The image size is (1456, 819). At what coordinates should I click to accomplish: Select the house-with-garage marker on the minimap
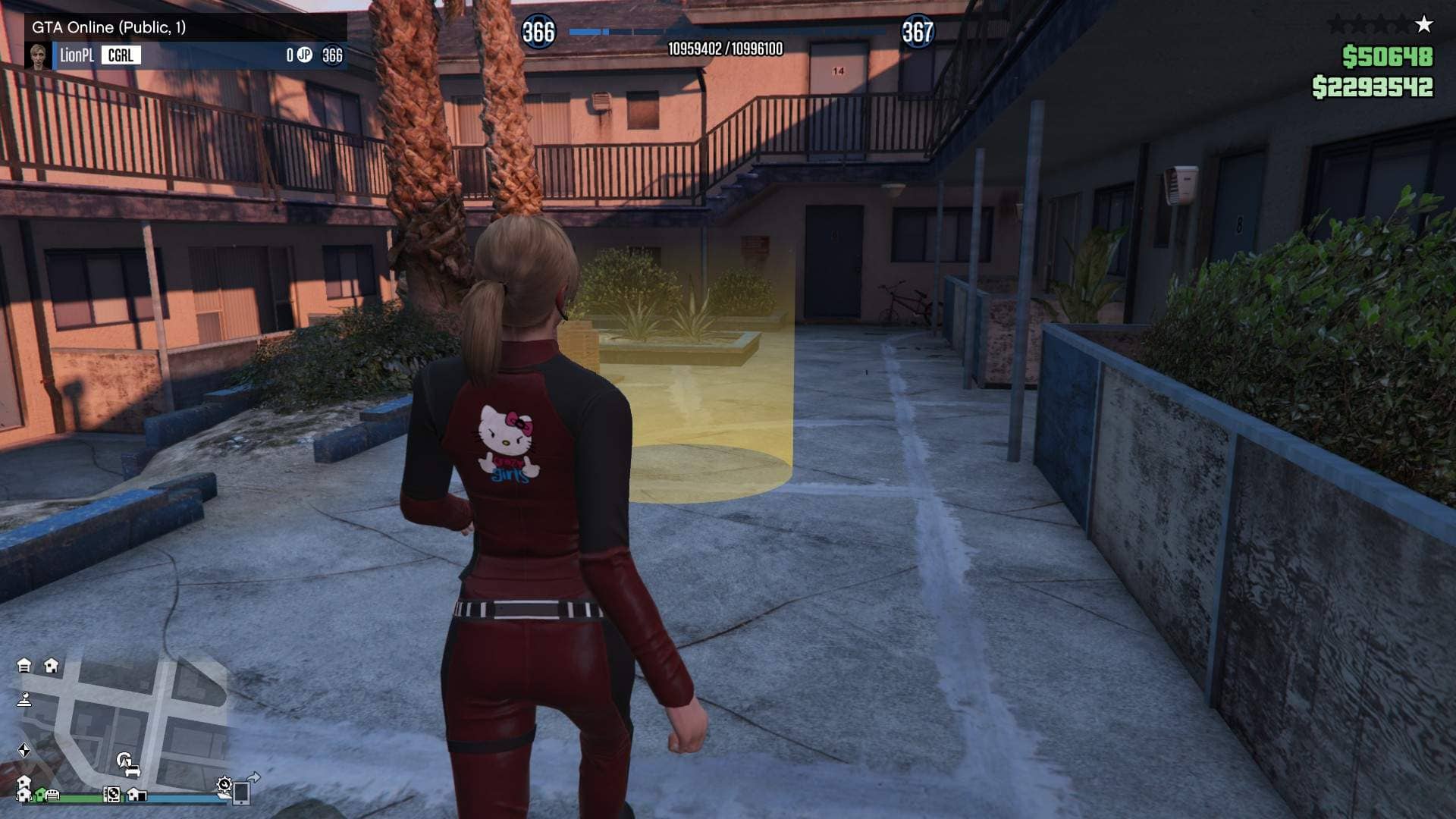136,795
